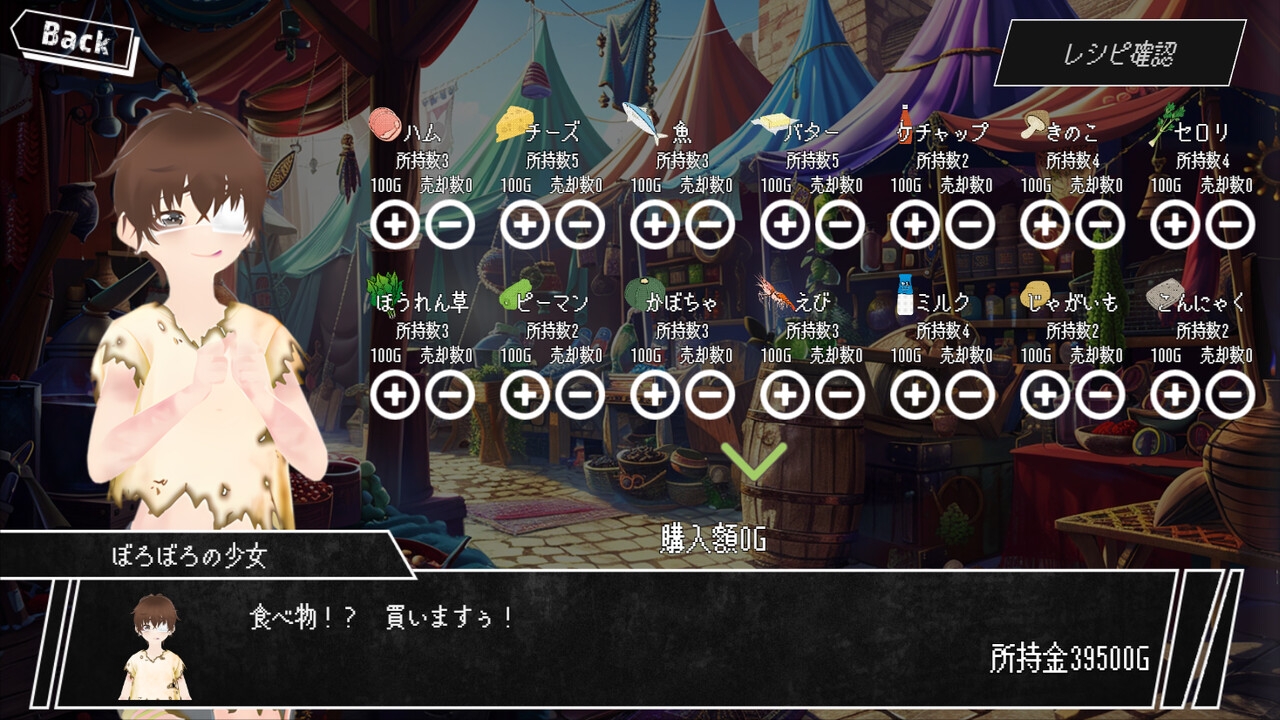Increase ミルク (milk) quantity with plus
1280x720 pixels.
click(915, 395)
